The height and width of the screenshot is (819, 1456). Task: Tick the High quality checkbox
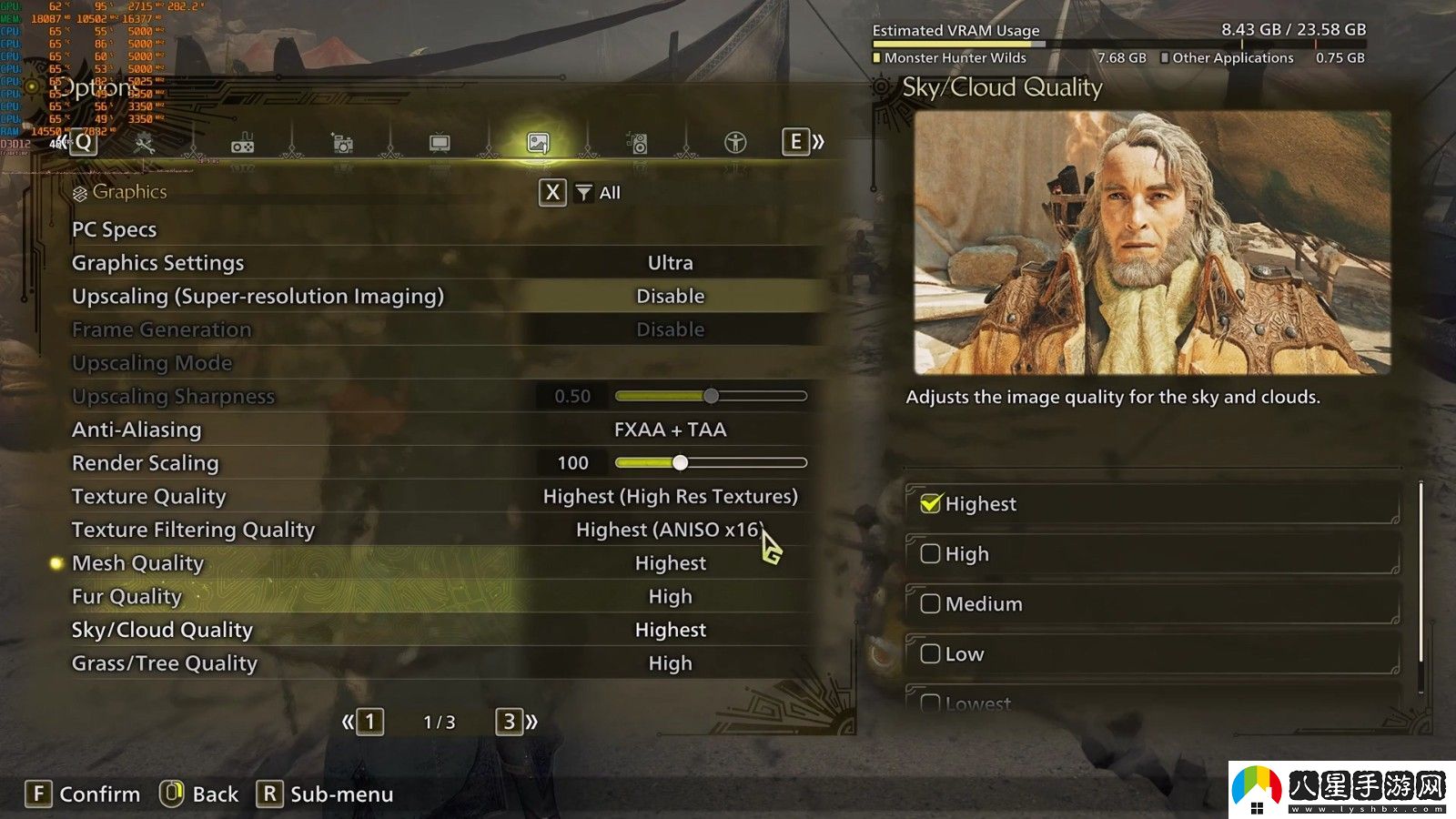pos(930,554)
